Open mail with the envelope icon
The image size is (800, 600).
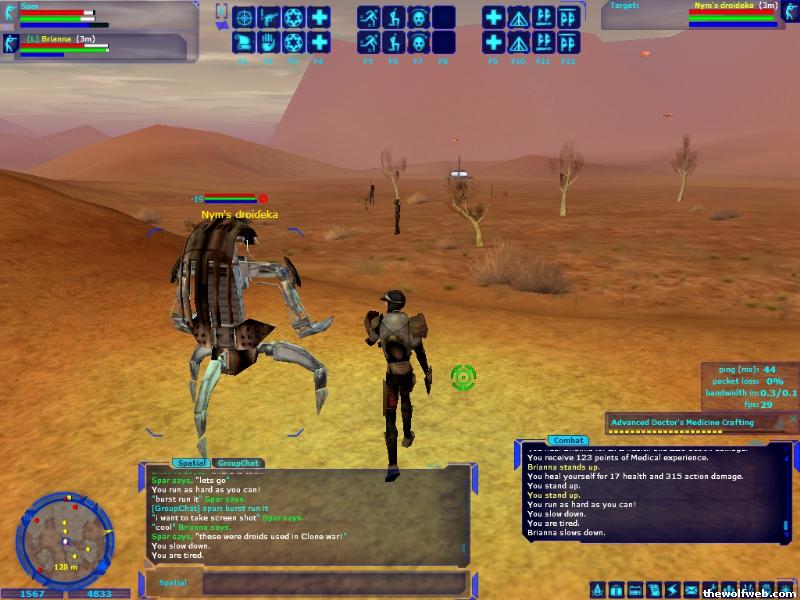(691, 590)
